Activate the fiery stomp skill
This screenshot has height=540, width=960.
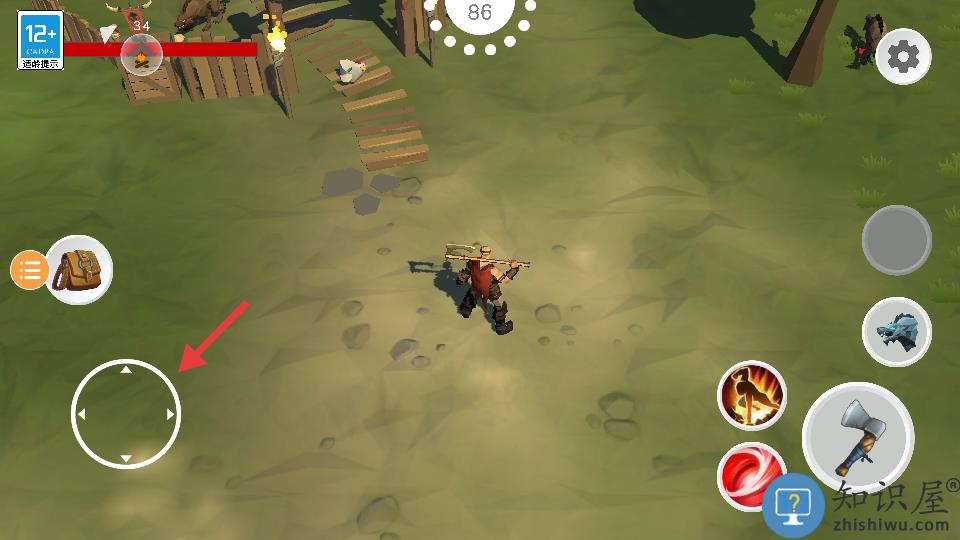[x=751, y=395]
